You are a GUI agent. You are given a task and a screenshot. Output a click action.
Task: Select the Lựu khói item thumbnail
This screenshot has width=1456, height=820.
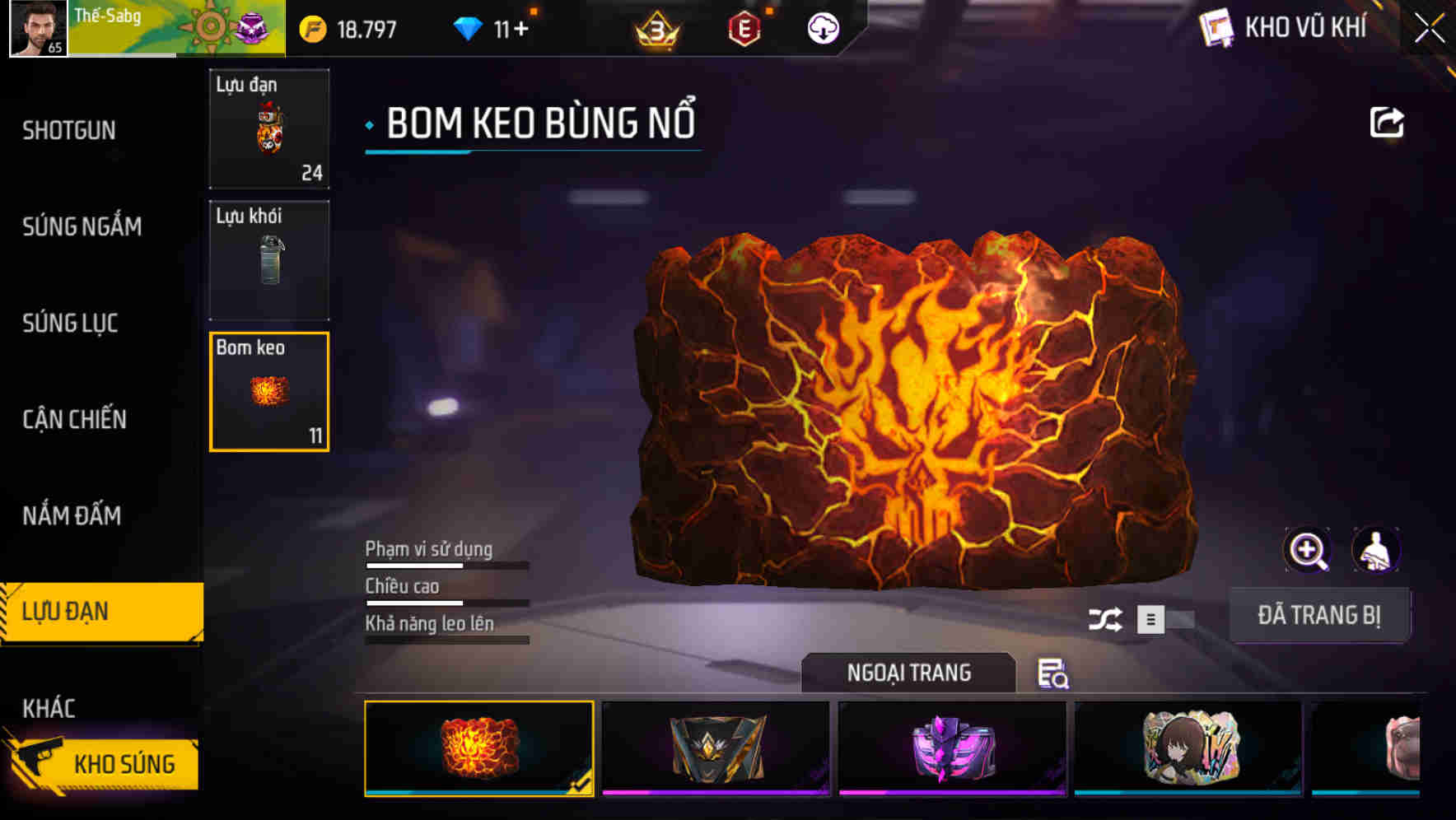point(269,259)
